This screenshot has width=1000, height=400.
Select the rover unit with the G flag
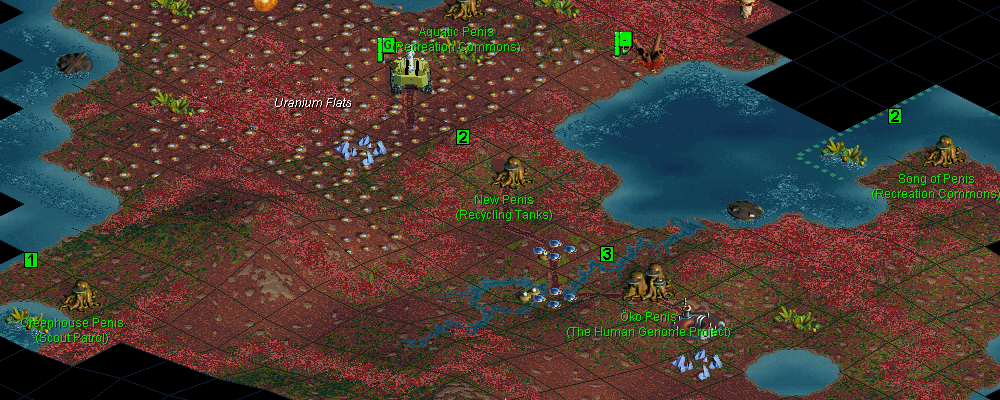(x=410, y=72)
